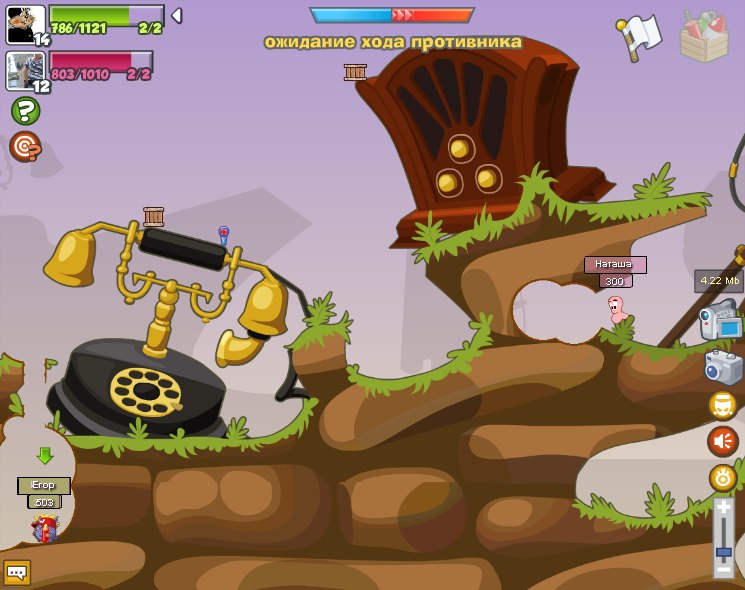Collapse the team panel with the white arrow
Viewport: 745px width, 590px height.
pos(176,15)
